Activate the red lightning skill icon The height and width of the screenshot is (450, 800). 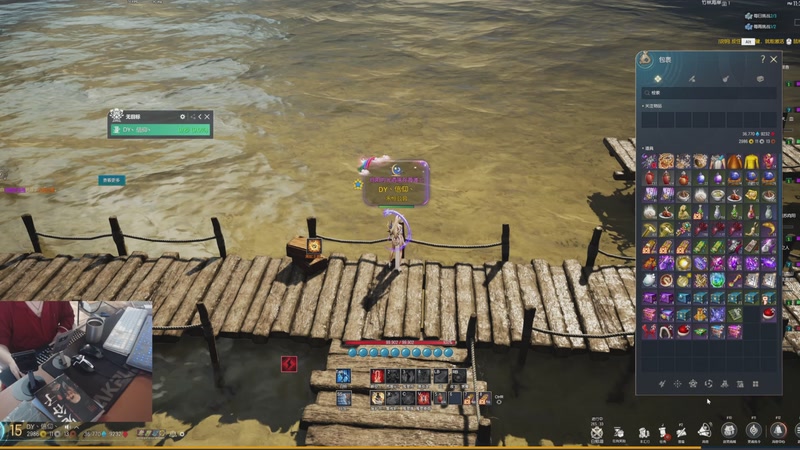[x=289, y=363]
